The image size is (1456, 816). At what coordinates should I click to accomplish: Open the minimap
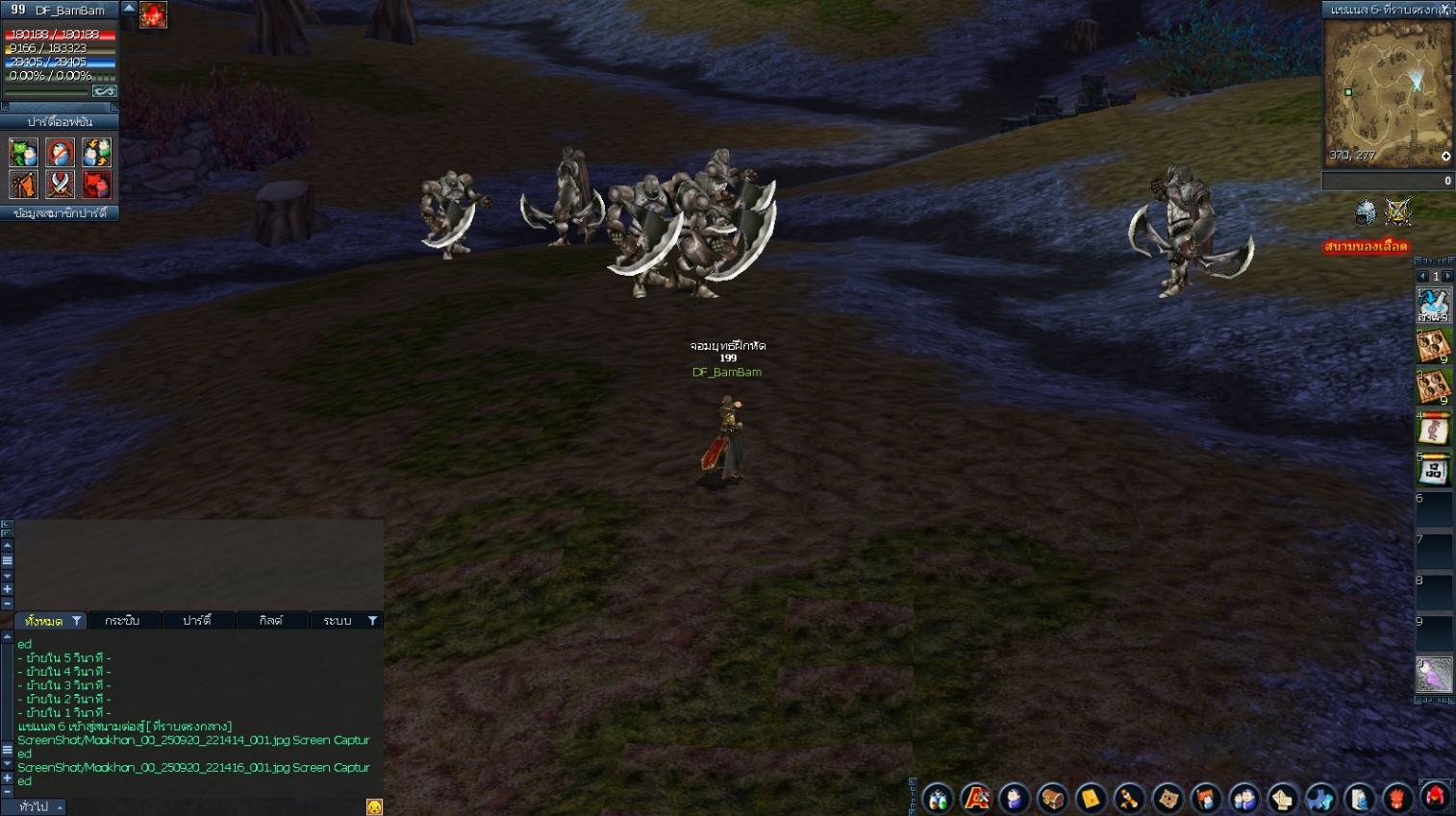[x=1388, y=93]
